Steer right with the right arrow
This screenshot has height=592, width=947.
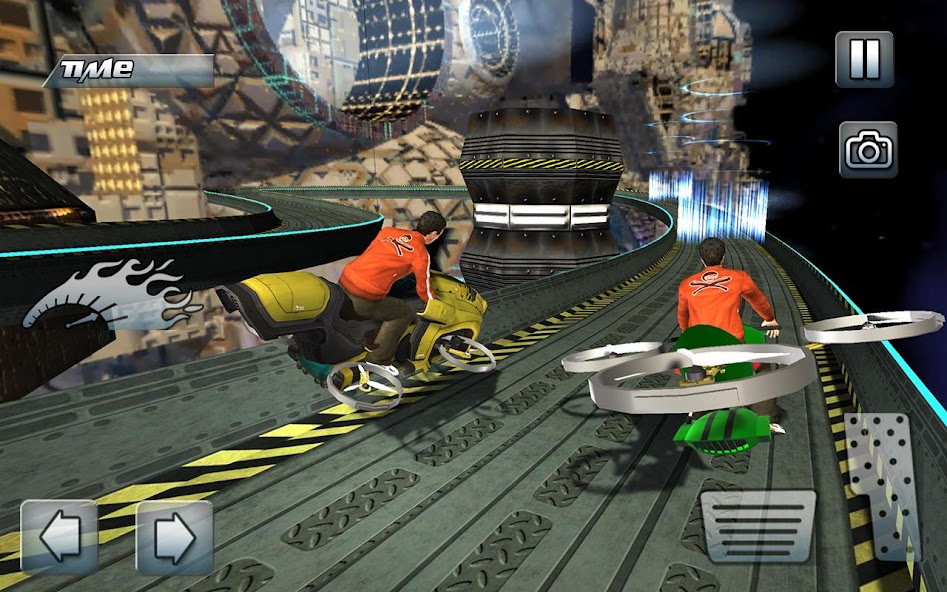pyautogui.click(x=174, y=537)
